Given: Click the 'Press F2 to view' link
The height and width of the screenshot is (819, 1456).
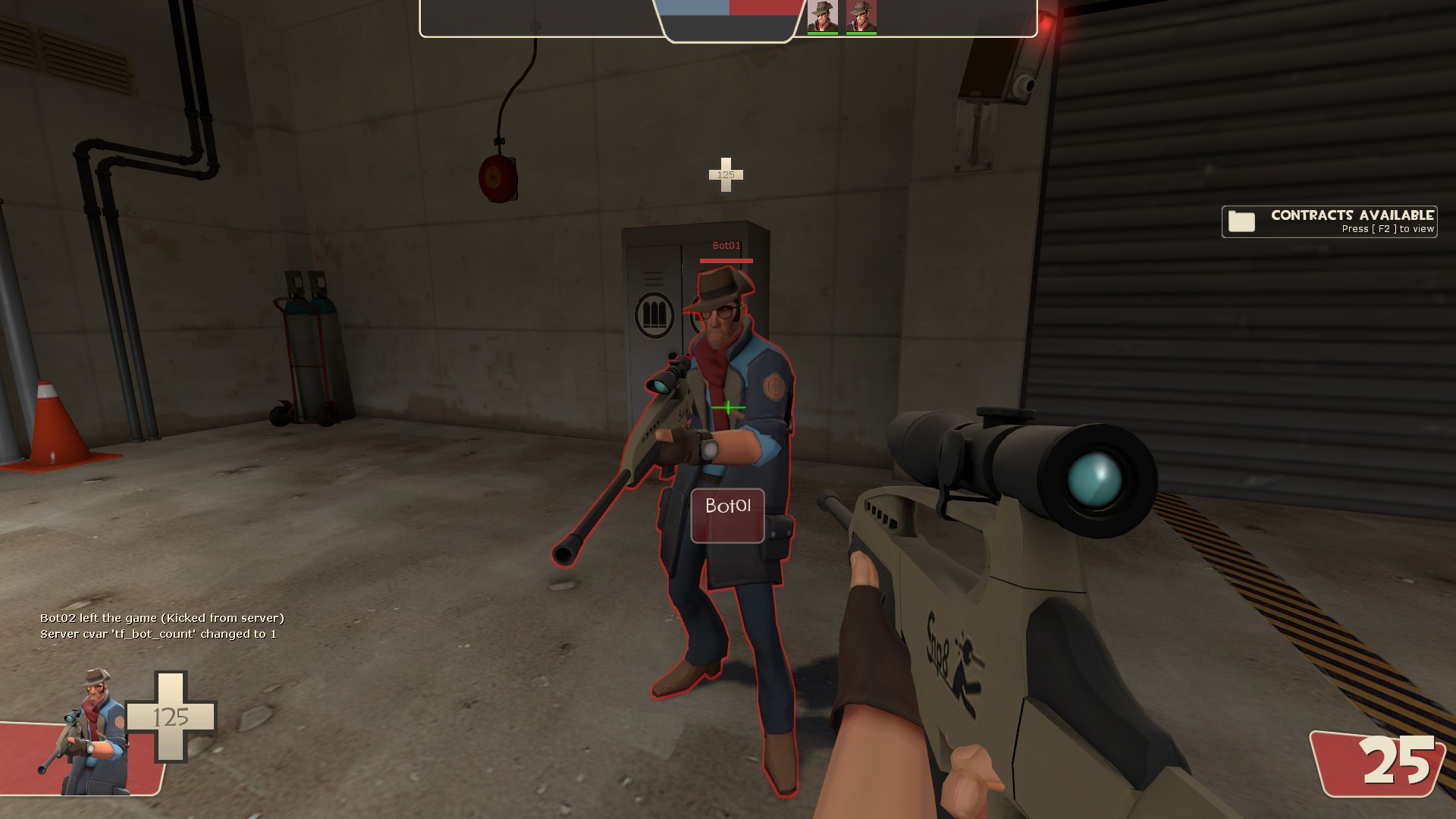Looking at the screenshot, I should coord(1386,228).
